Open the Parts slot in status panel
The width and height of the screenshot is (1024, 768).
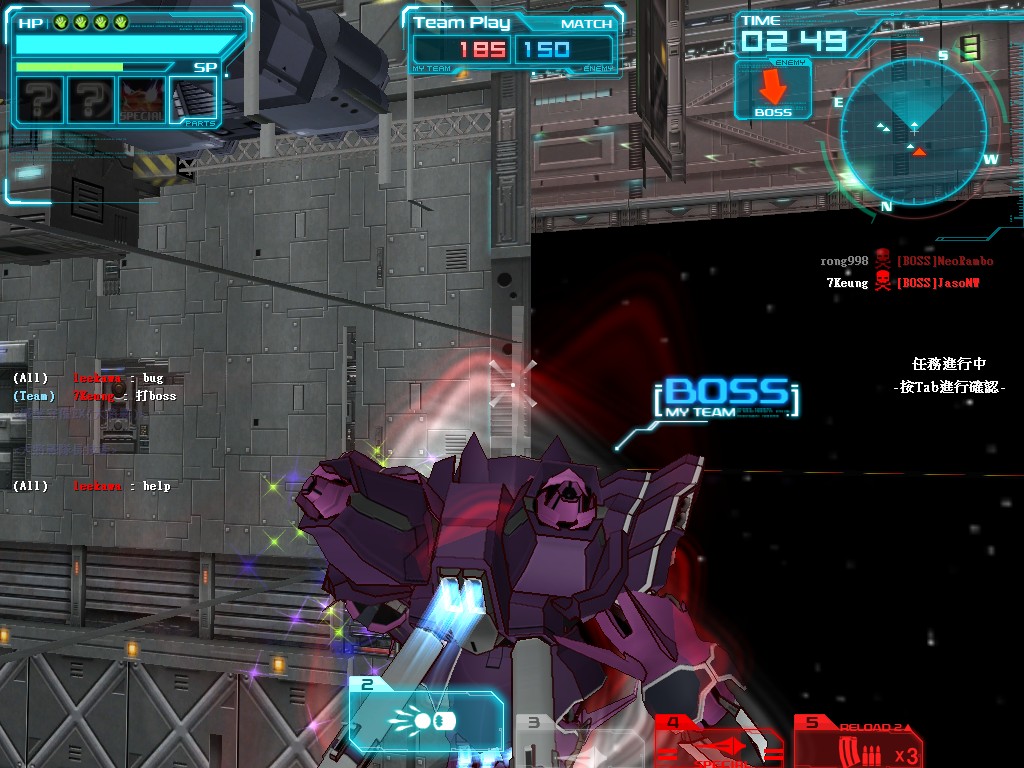pyautogui.click(x=193, y=100)
